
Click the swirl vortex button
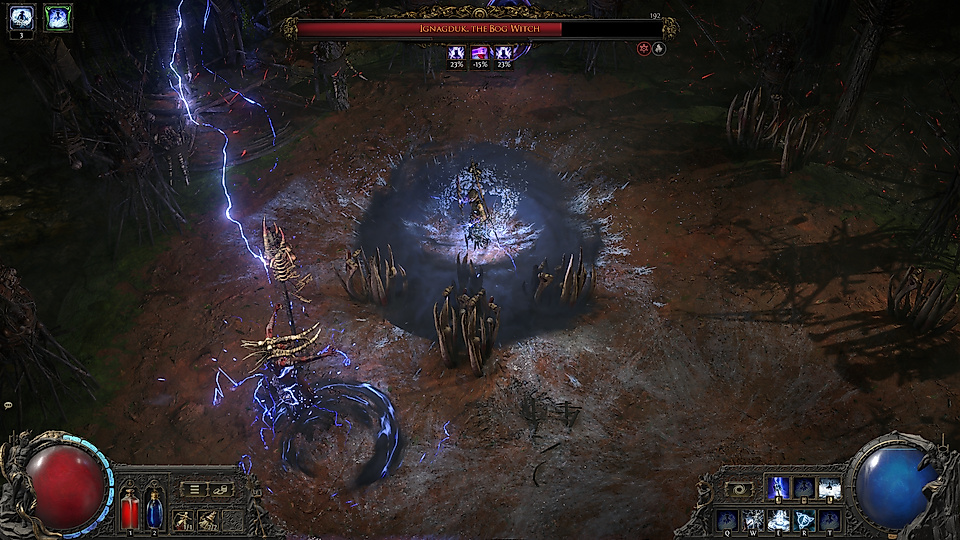(x=740, y=489)
